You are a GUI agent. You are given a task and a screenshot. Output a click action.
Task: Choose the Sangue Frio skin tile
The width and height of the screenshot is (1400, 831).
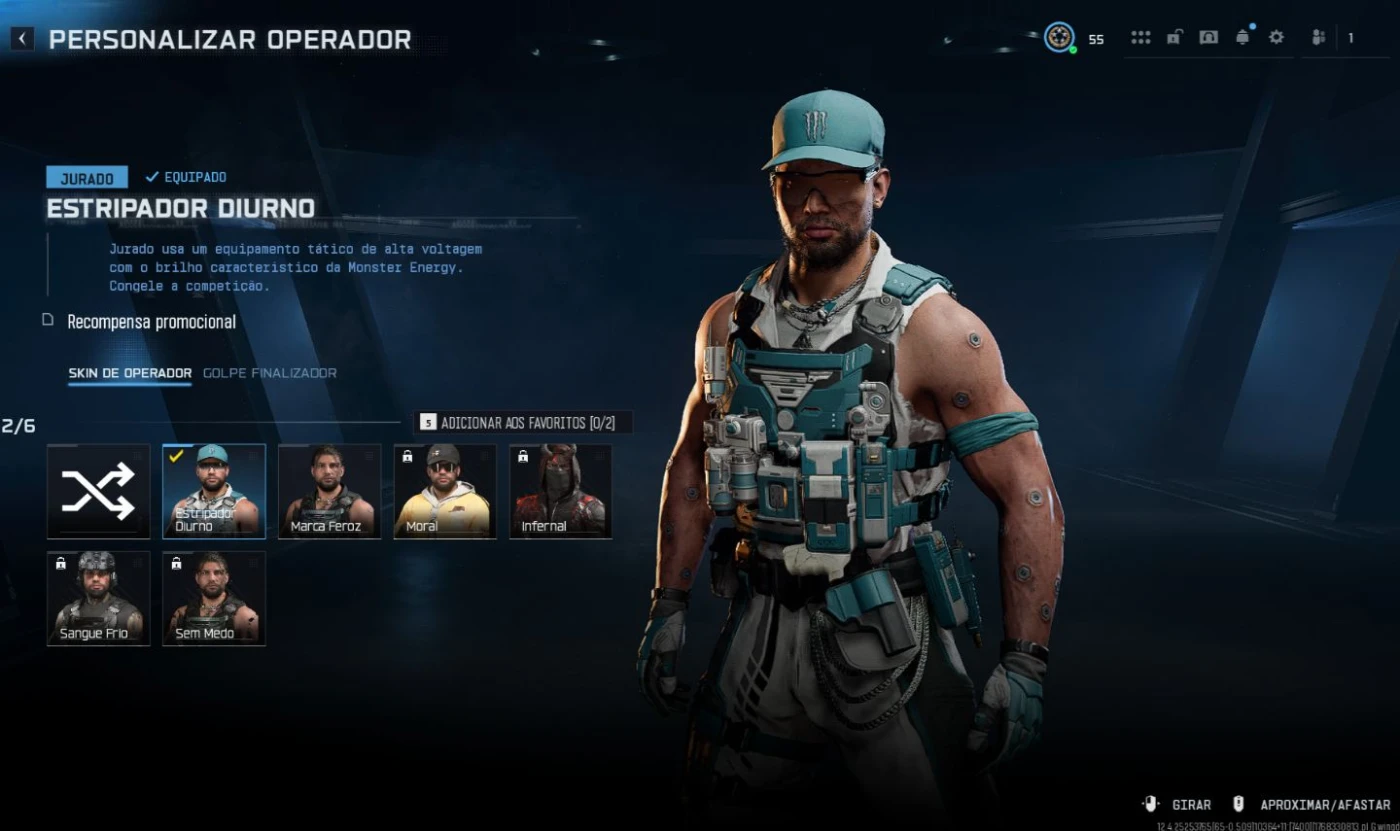coord(98,598)
